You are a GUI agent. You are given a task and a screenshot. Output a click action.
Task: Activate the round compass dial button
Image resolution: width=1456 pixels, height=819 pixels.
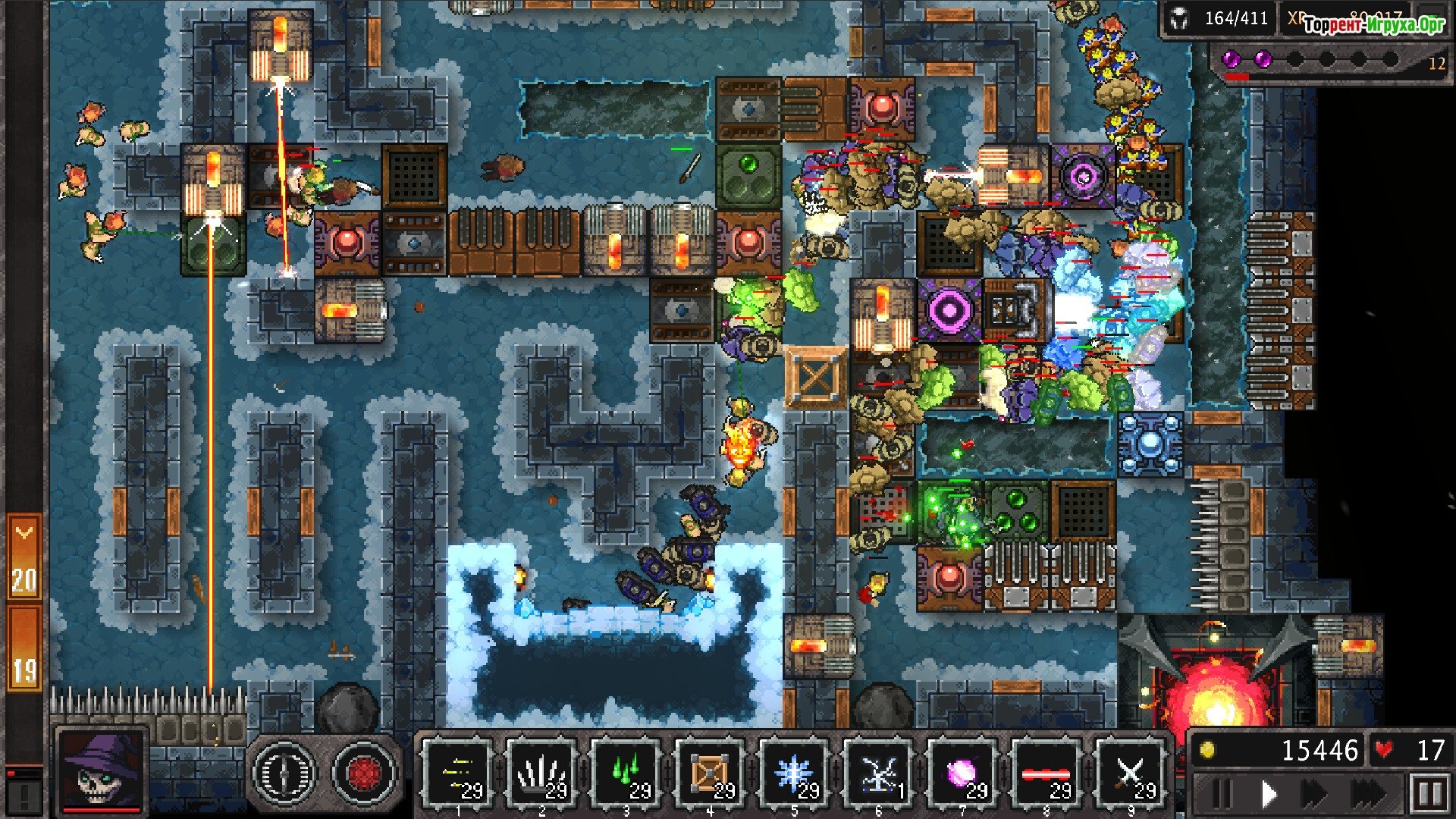pos(284,773)
